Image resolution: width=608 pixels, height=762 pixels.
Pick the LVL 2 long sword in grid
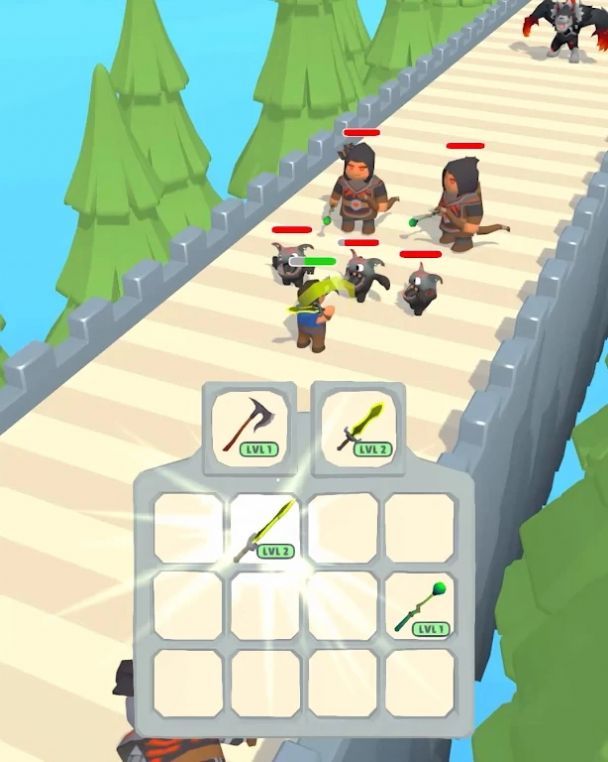266,529
